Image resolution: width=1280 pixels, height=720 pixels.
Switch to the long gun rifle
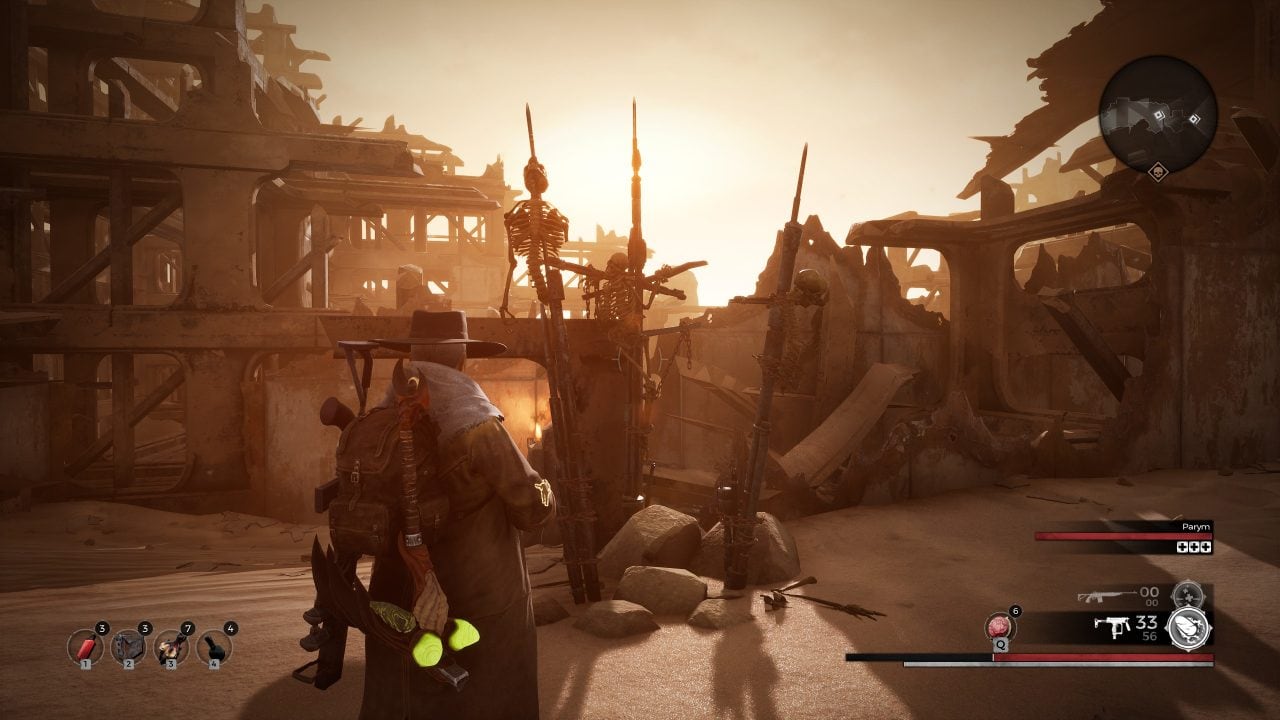tap(1106, 597)
